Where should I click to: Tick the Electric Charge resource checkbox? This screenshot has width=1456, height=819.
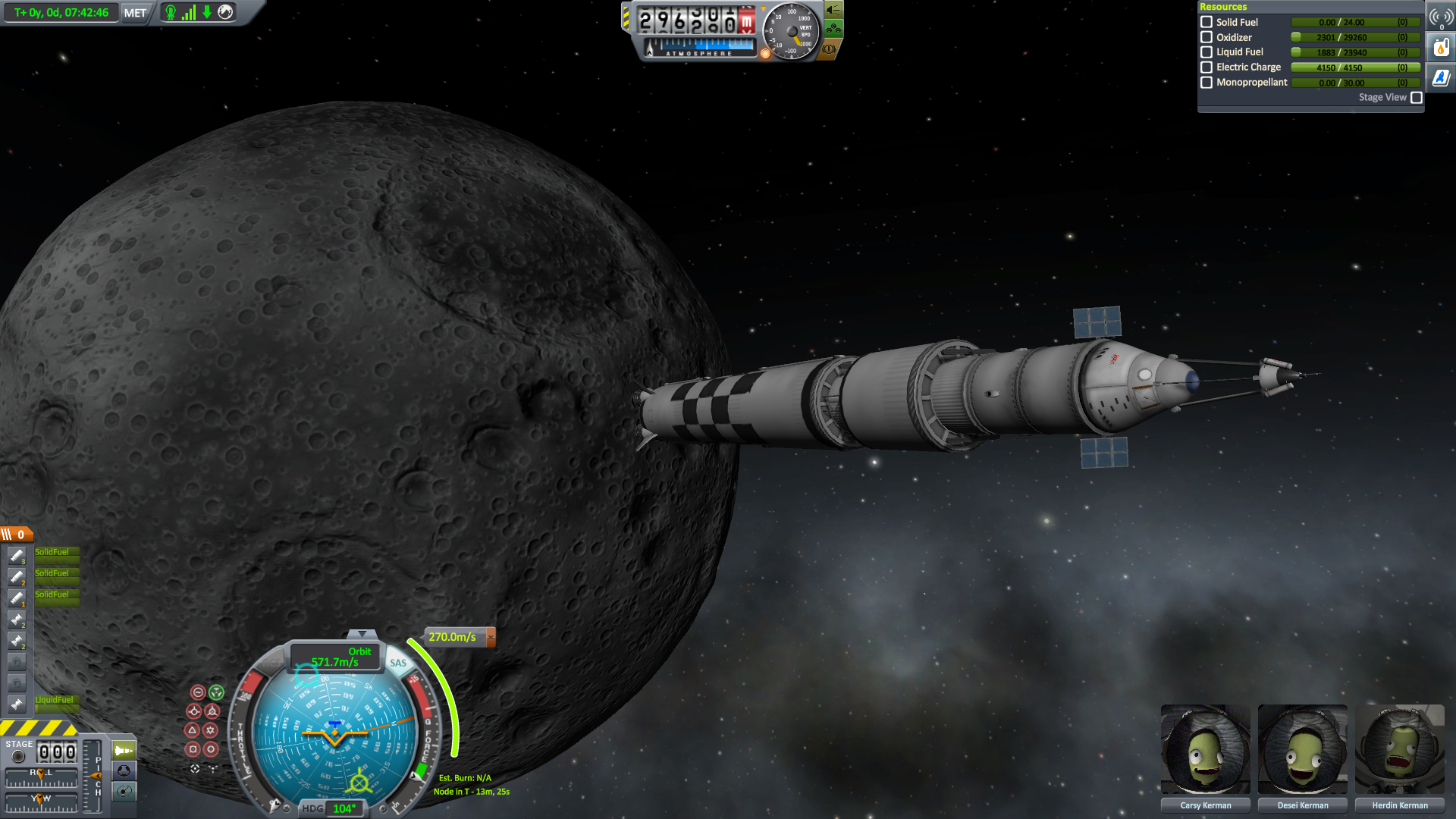(1206, 67)
